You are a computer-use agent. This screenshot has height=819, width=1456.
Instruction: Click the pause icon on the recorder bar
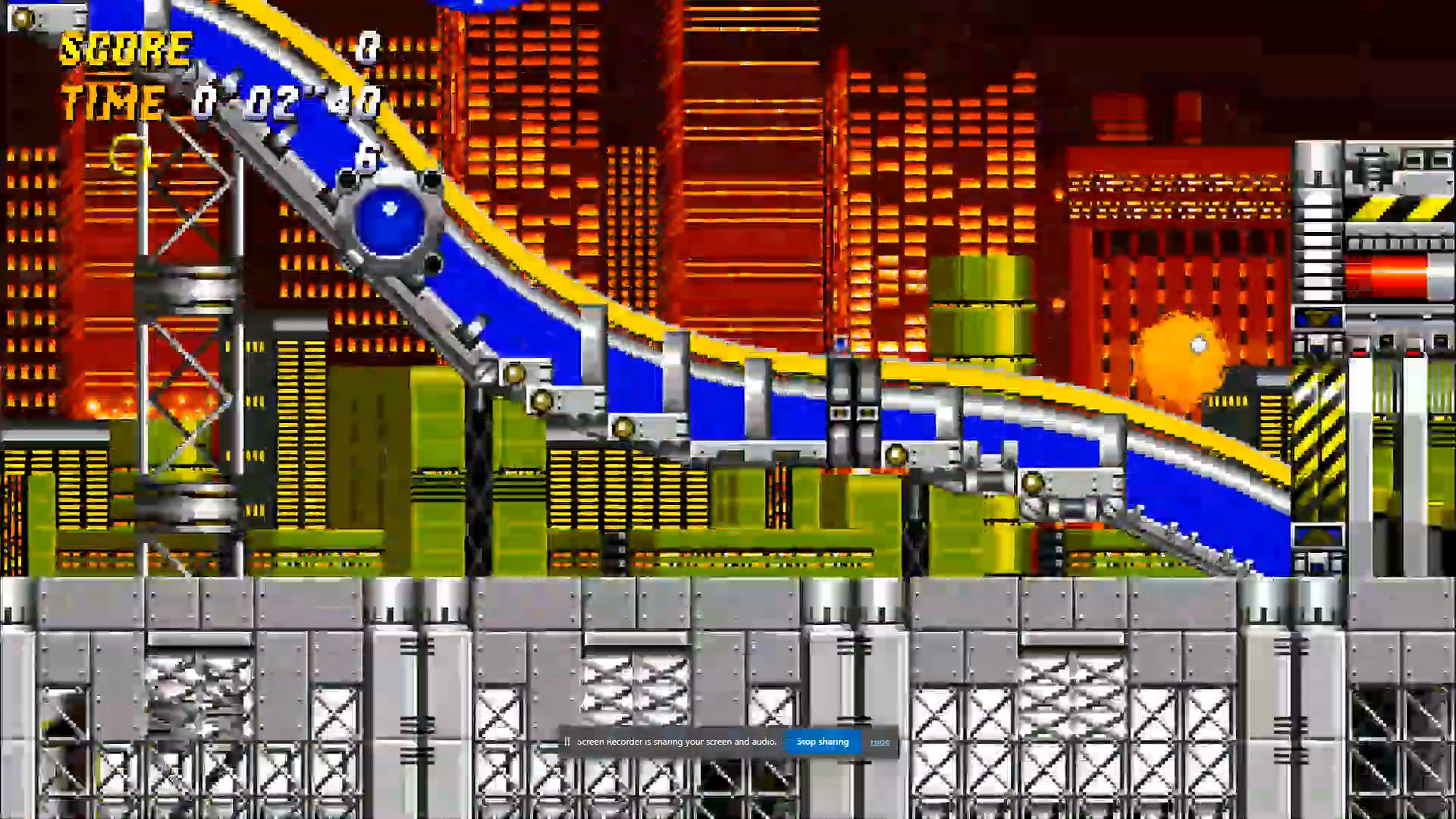(567, 742)
